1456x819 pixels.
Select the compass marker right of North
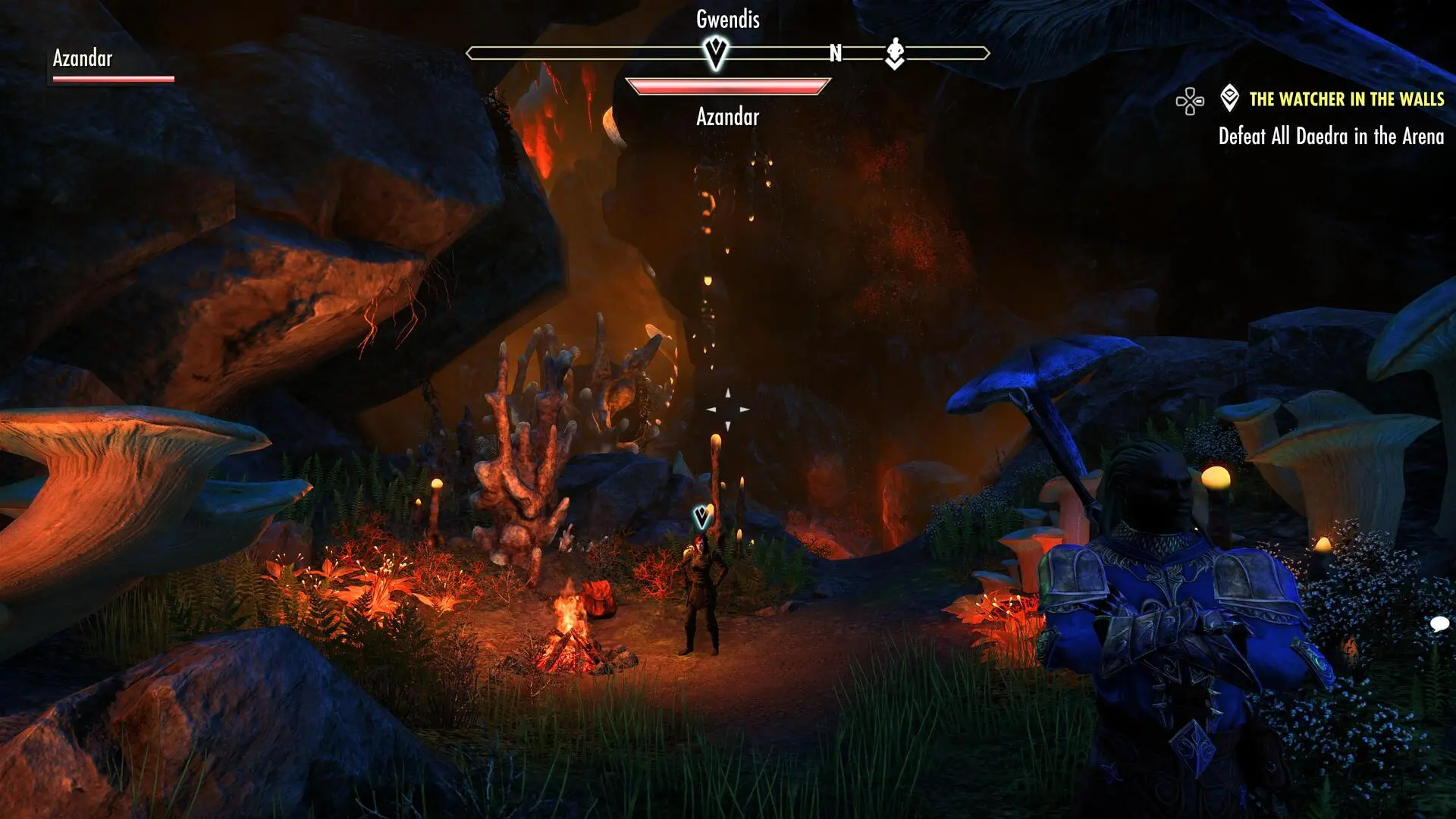click(x=895, y=53)
